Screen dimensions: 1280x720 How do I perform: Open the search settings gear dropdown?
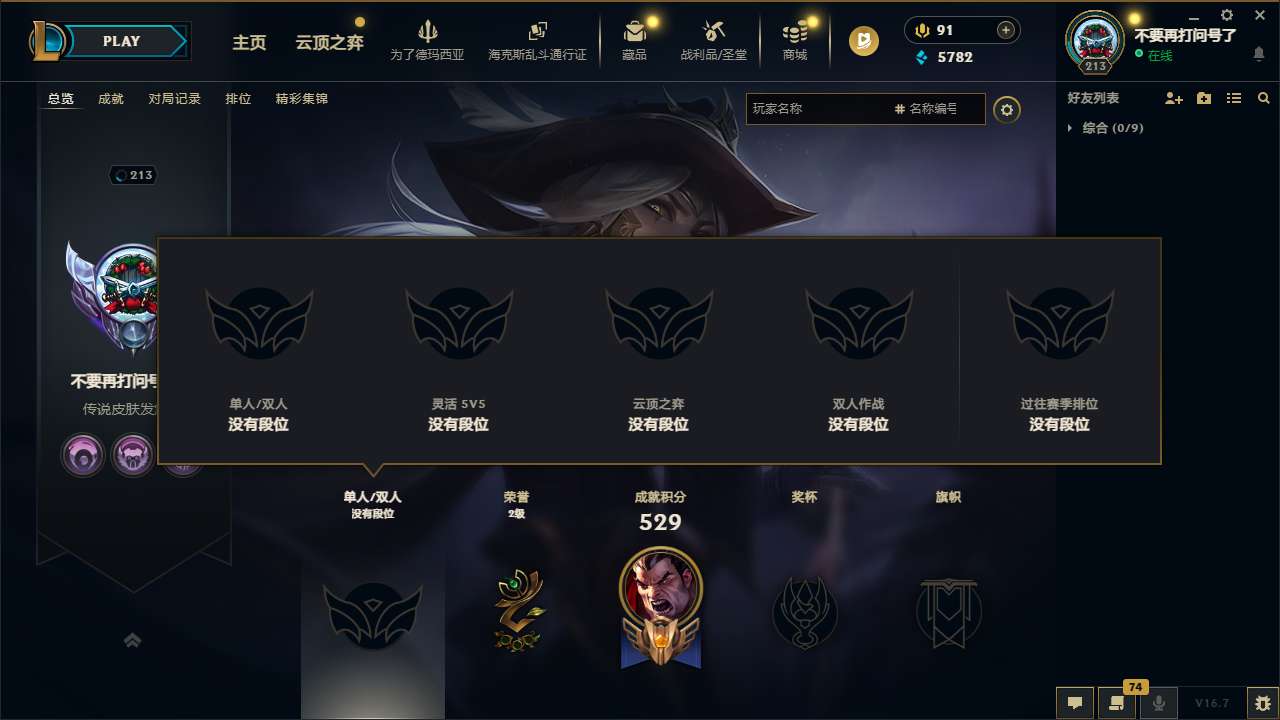(x=1007, y=109)
